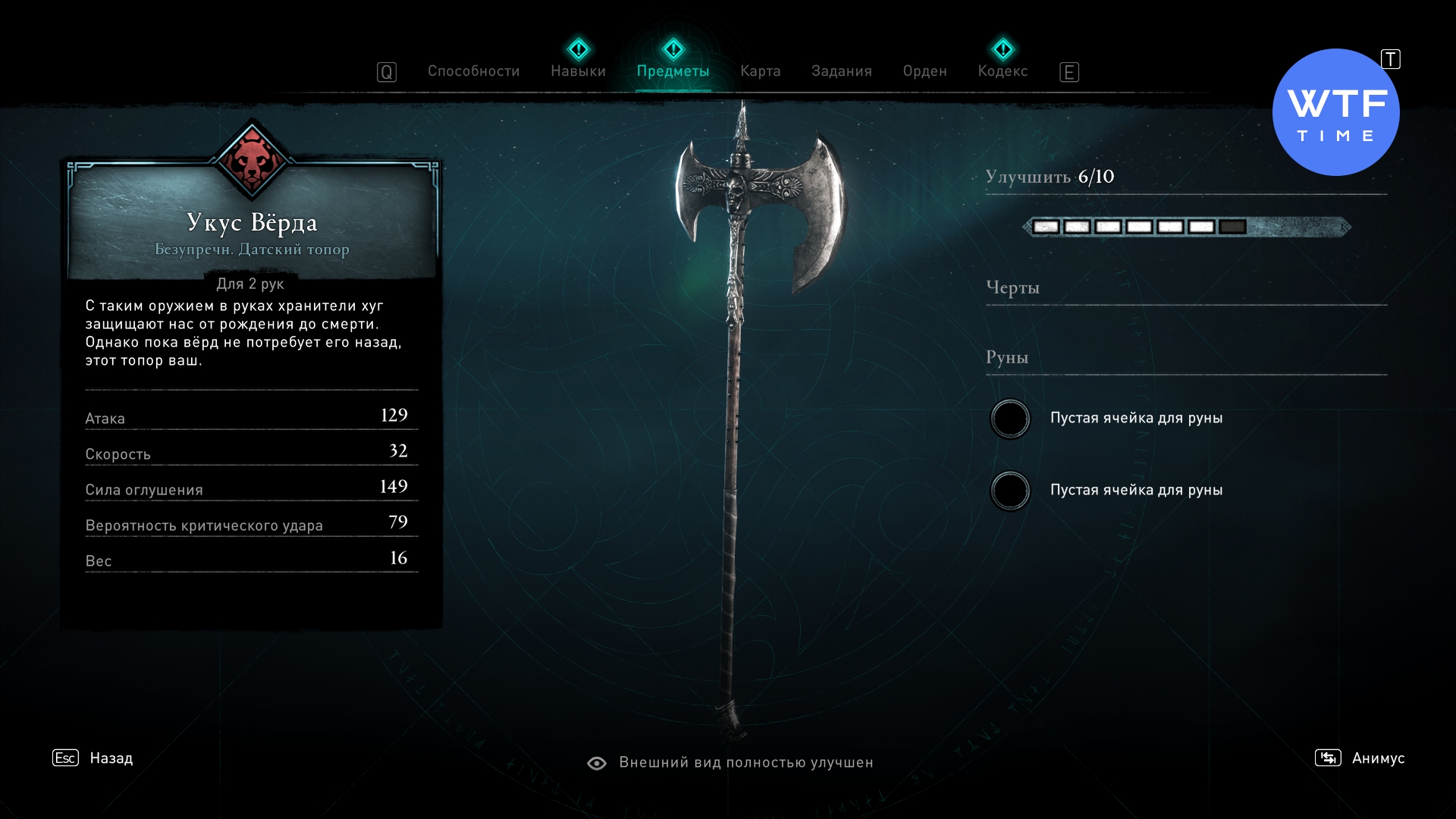Screen dimensions: 1456x819
Task: Click the WTF Time channel logo
Action: (x=1335, y=113)
